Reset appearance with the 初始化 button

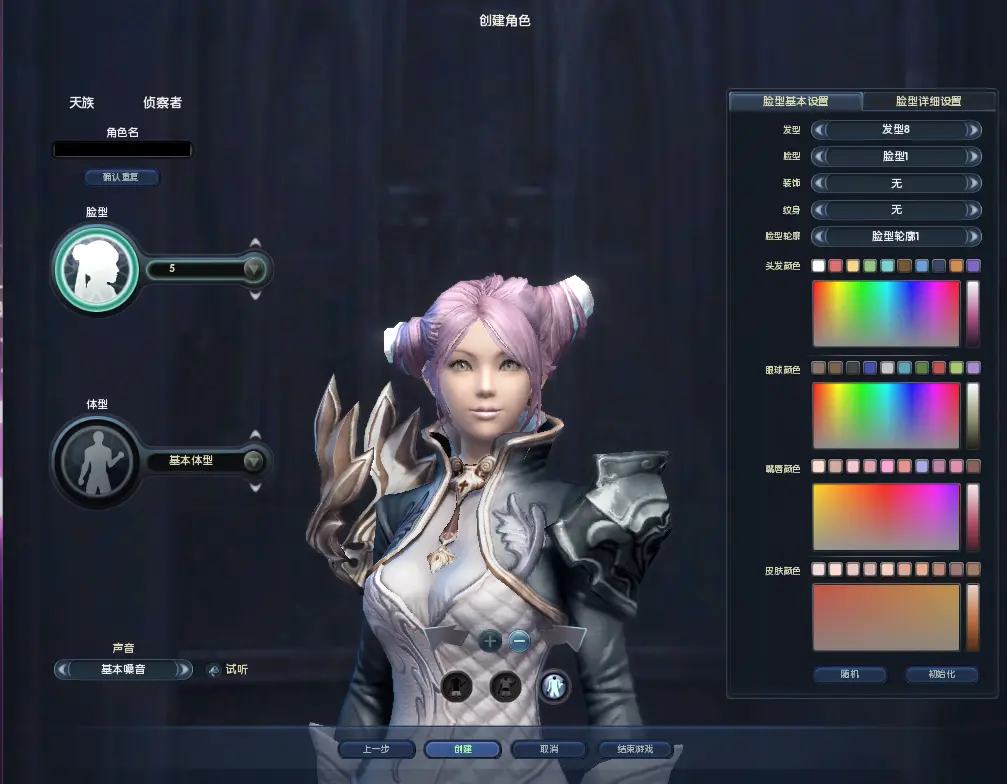tap(941, 674)
